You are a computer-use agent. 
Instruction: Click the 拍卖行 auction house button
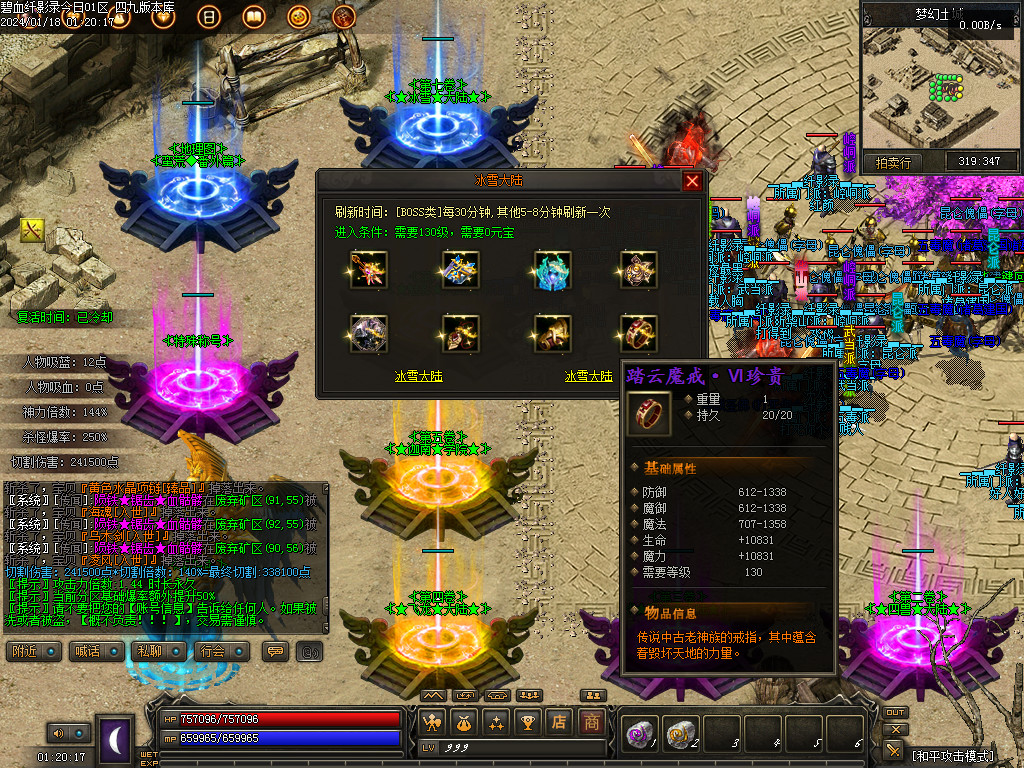pyautogui.click(x=893, y=162)
